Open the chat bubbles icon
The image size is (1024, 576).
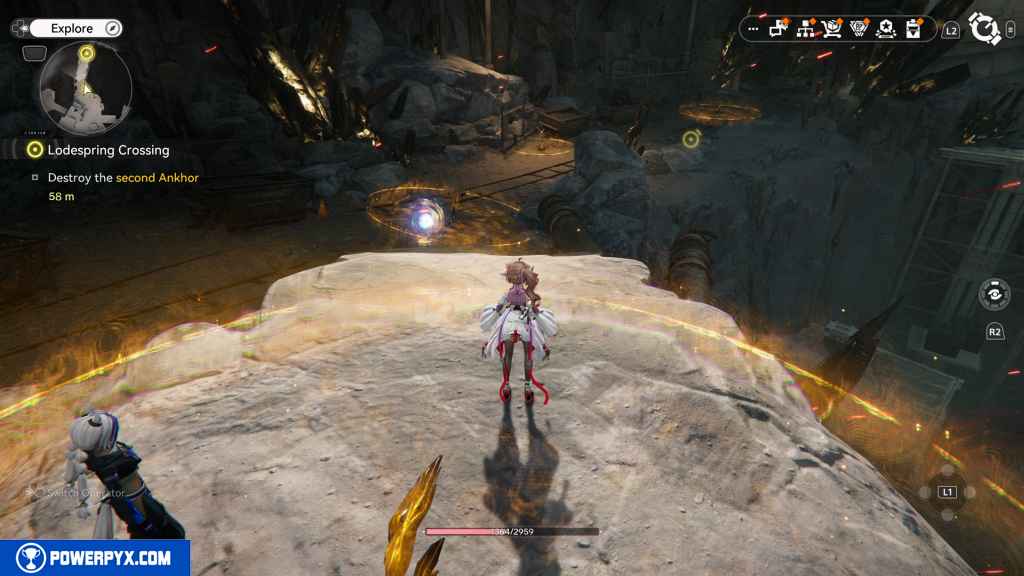click(779, 29)
